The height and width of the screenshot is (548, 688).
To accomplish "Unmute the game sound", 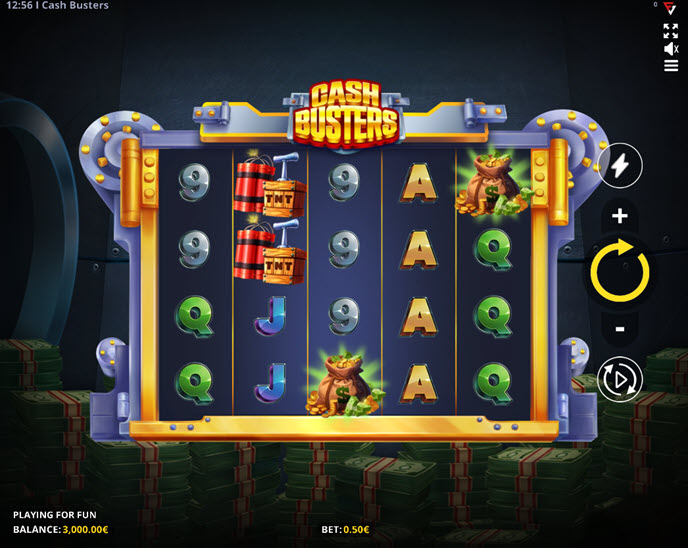I will pyautogui.click(x=671, y=48).
